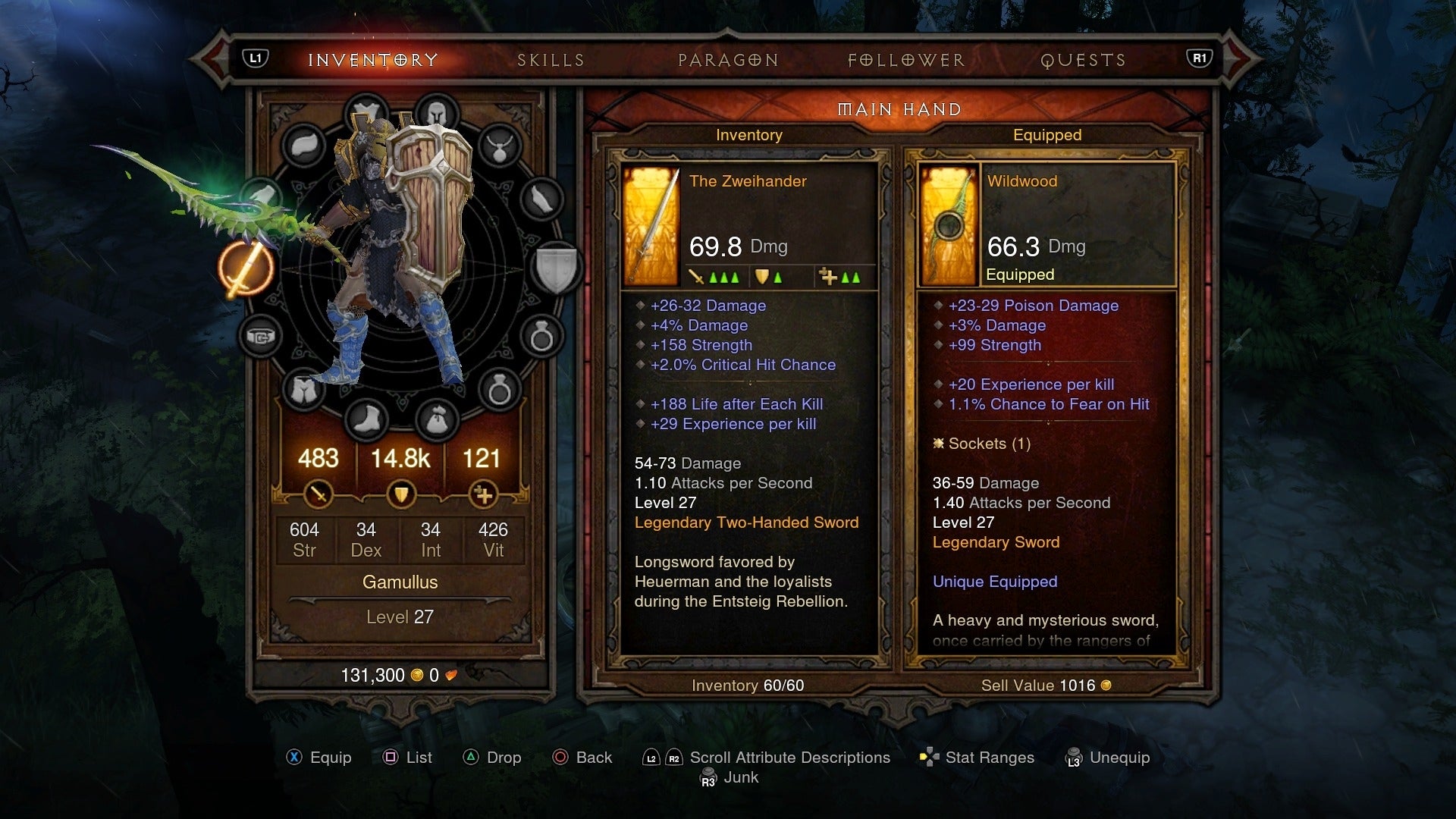Show the Quests tab

pyautogui.click(x=1083, y=60)
